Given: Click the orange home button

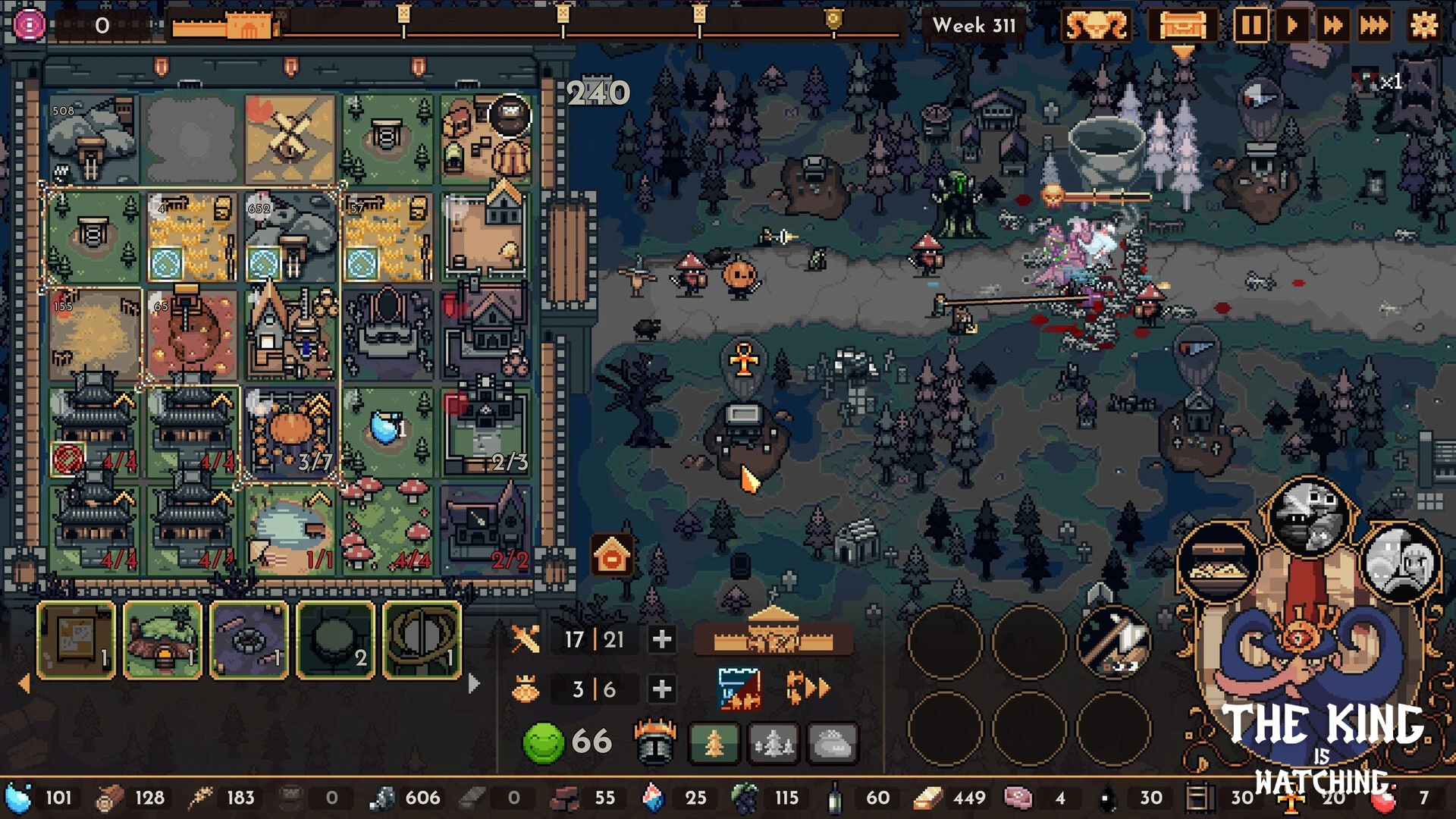Looking at the screenshot, I should [x=612, y=557].
